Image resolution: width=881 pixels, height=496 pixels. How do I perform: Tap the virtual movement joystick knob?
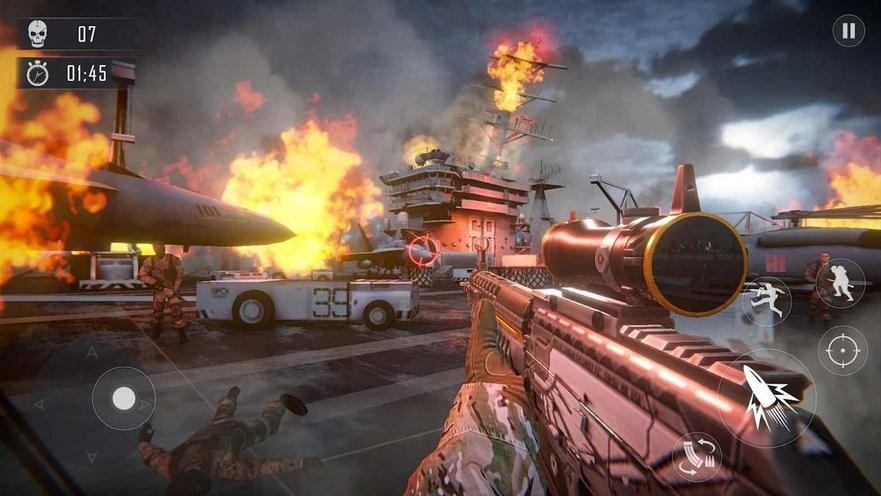pyautogui.click(x=123, y=399)
